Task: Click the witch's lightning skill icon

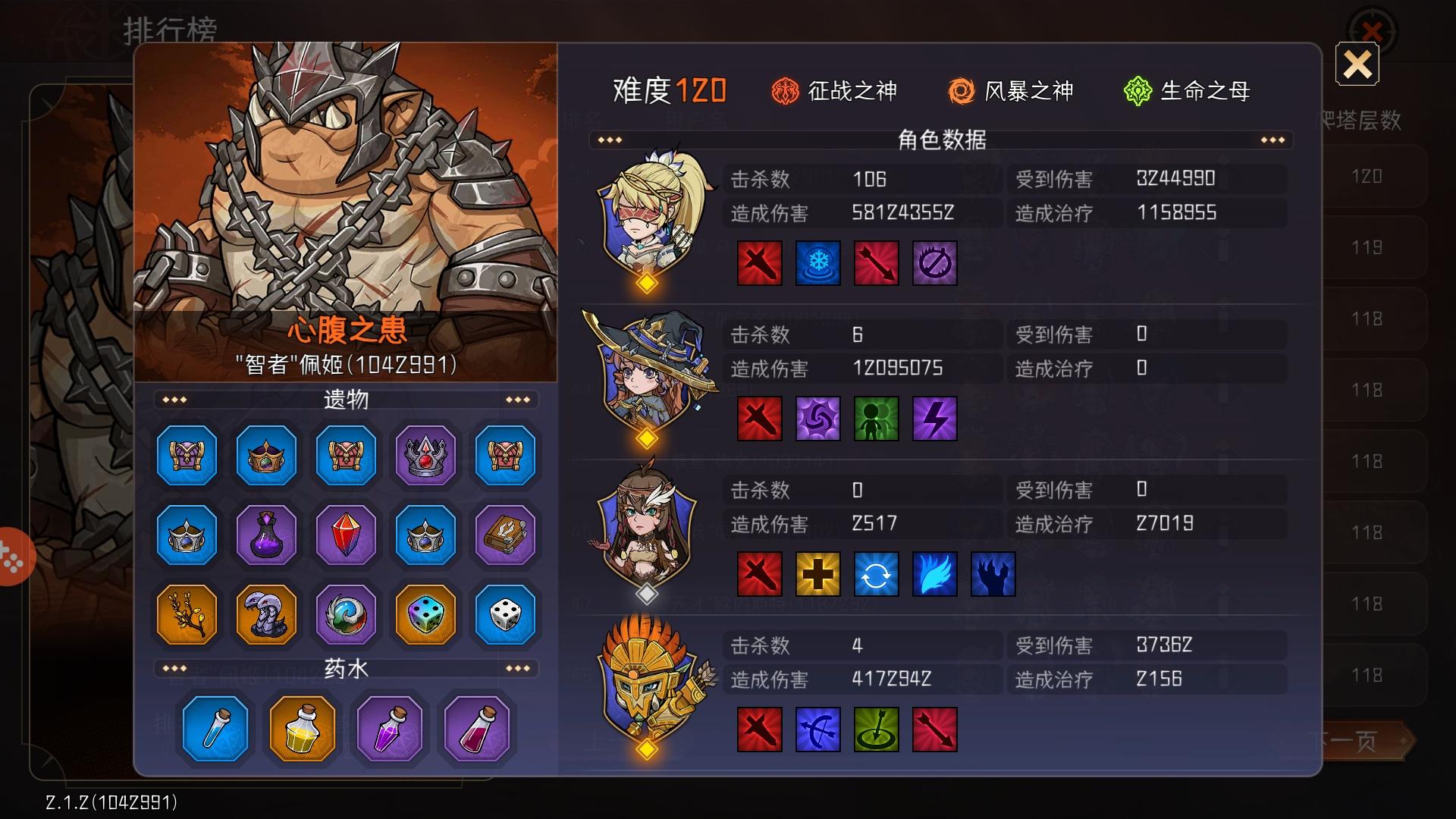Action: point(935,419)
